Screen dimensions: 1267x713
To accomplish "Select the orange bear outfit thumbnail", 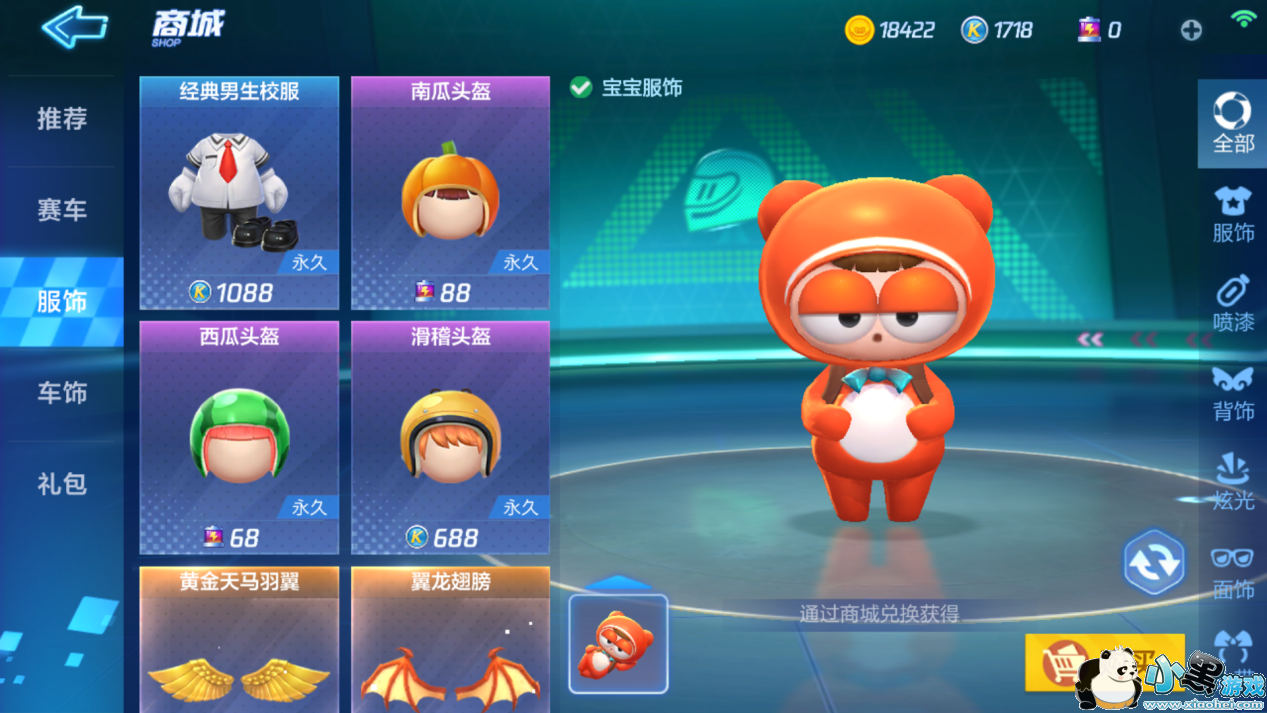I will point(618,644).
